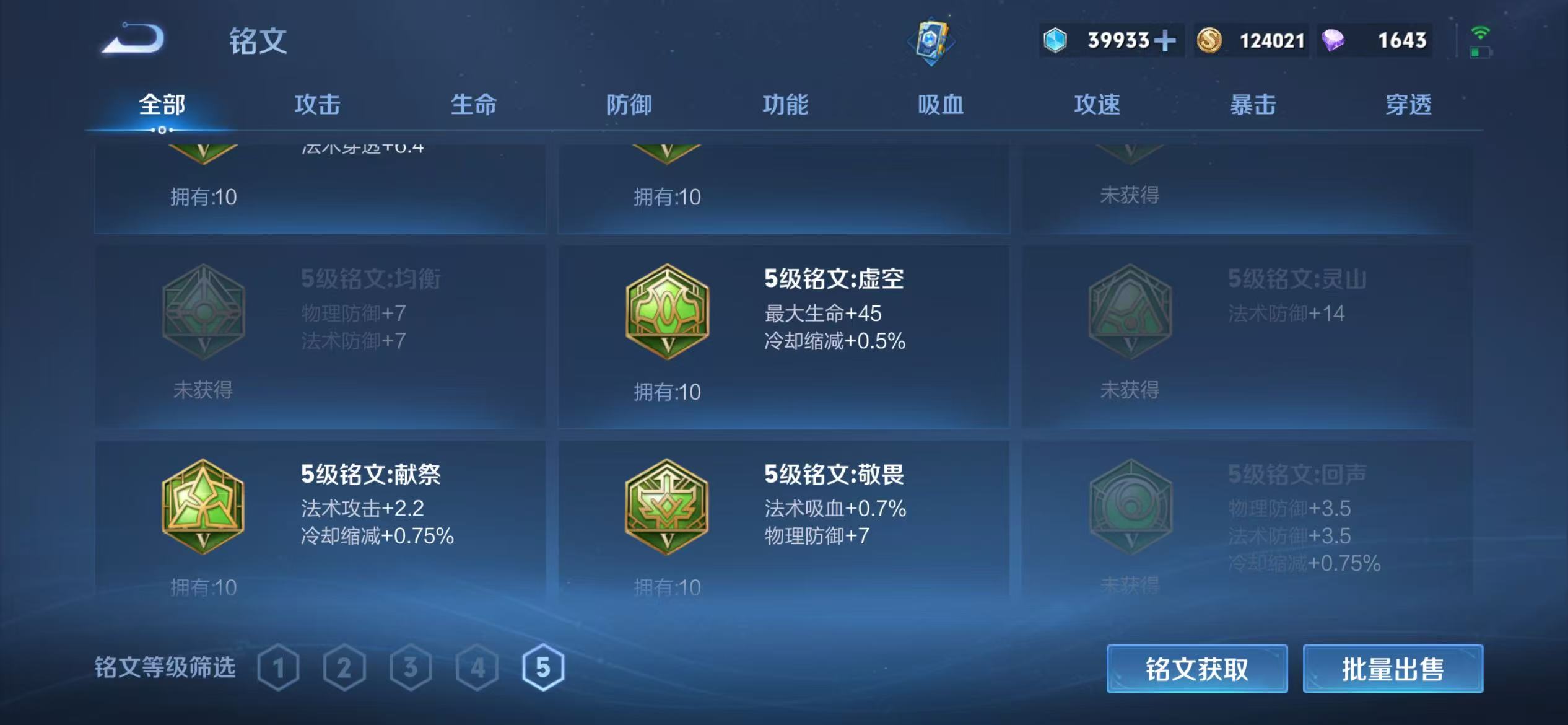Expand level 4 inscription filter selection

(x=476, y=668)
